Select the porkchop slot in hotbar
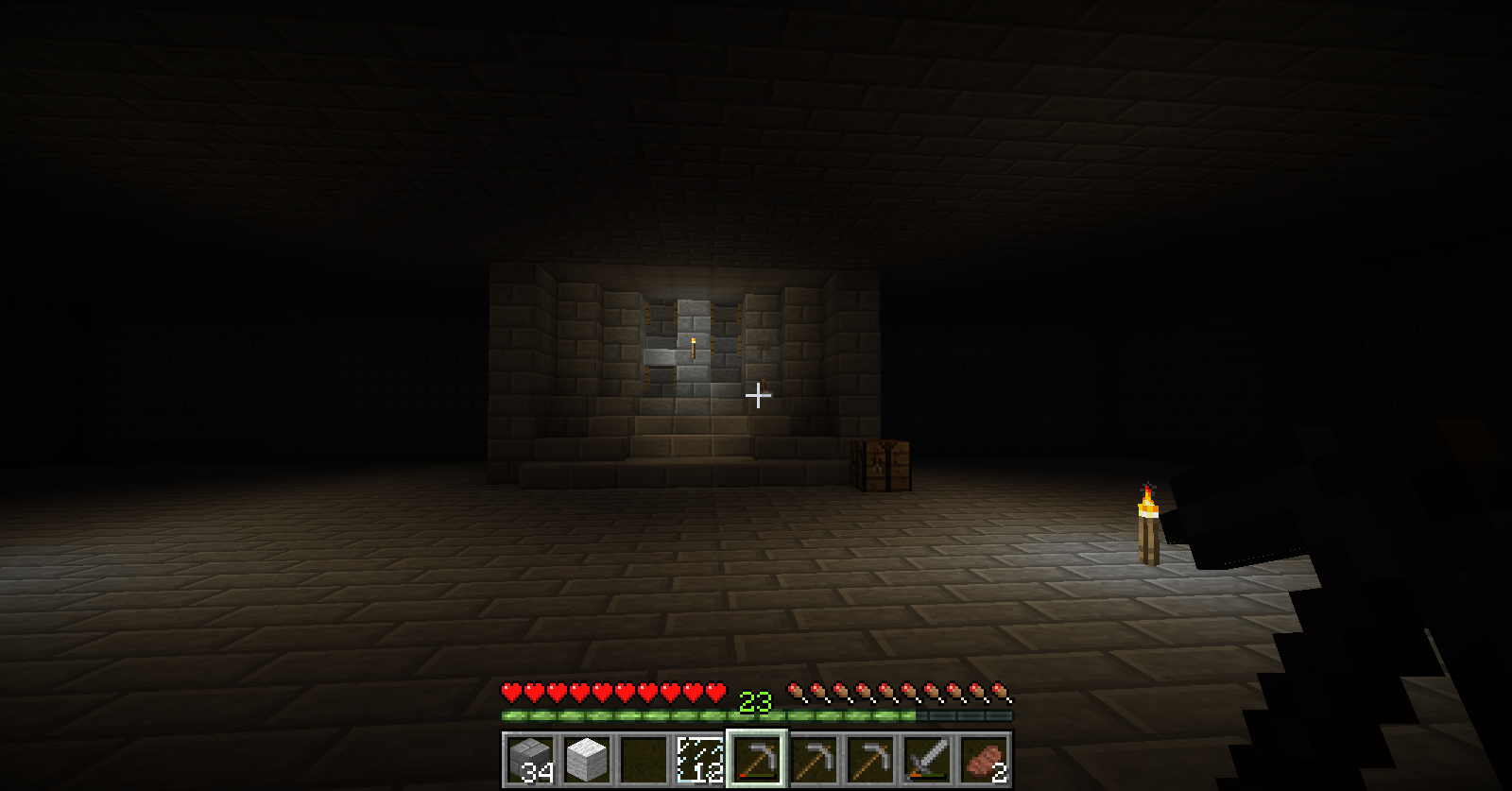Image resolution: width=1512 pixels, height=791 pixels. [x=983, y=759]
